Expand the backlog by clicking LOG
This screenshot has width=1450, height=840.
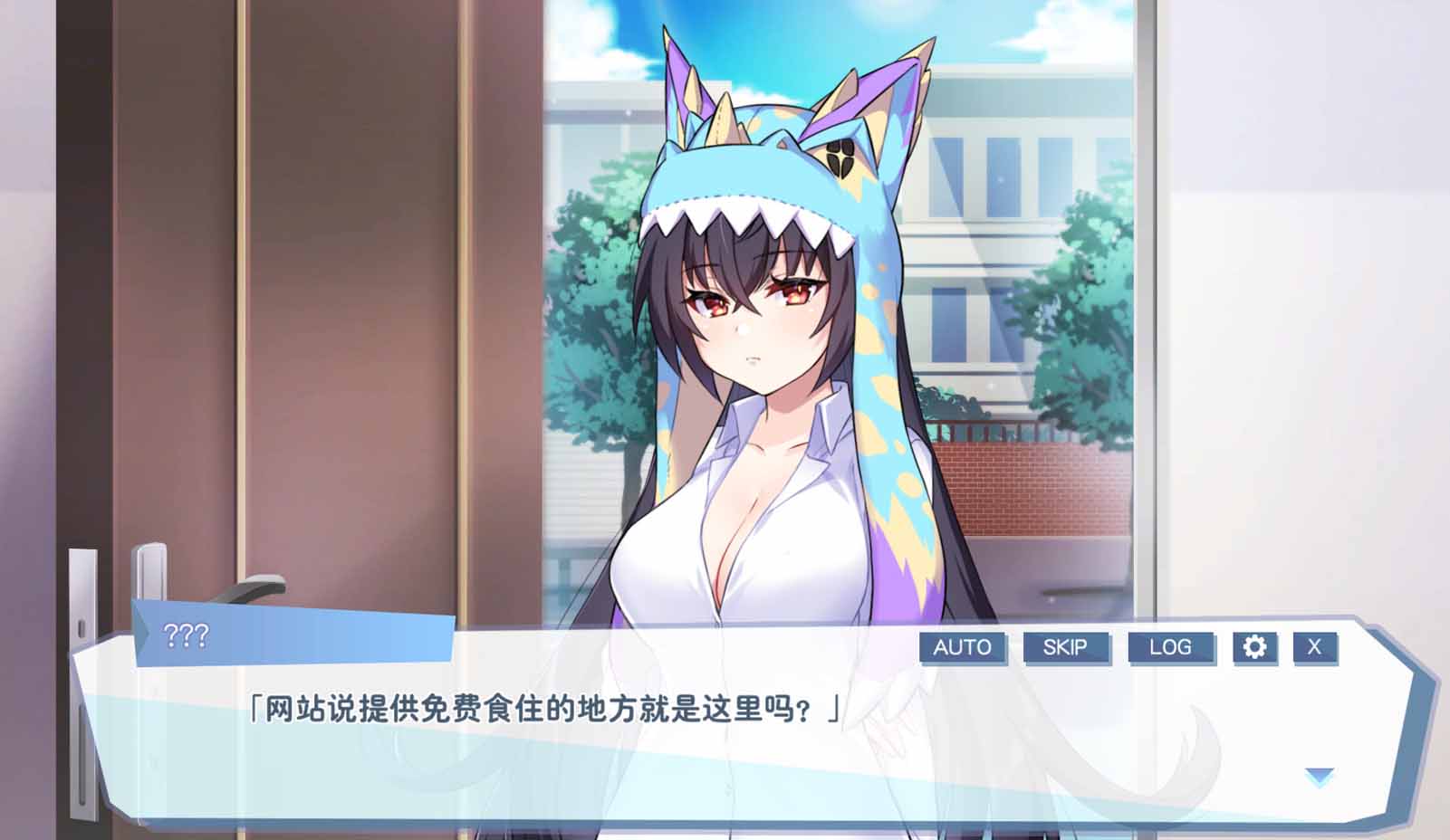click(1173, 648)
